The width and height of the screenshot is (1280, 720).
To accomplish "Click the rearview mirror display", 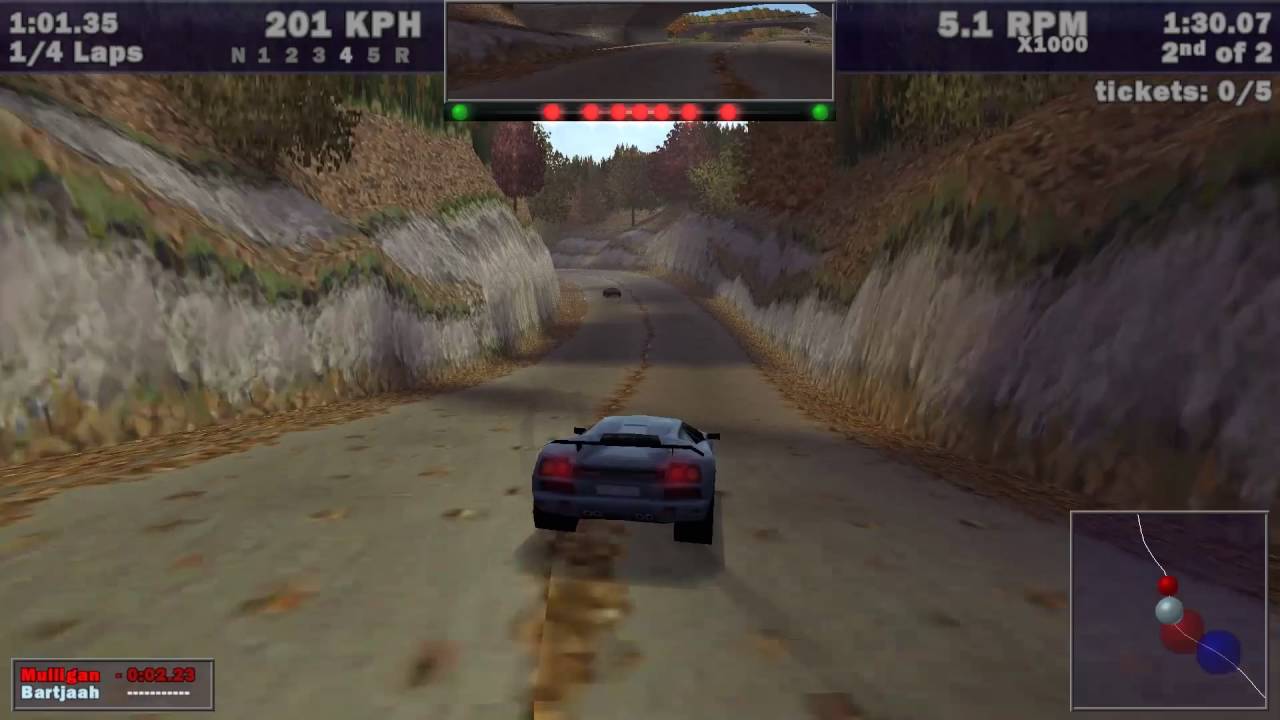I will [638, 50].
